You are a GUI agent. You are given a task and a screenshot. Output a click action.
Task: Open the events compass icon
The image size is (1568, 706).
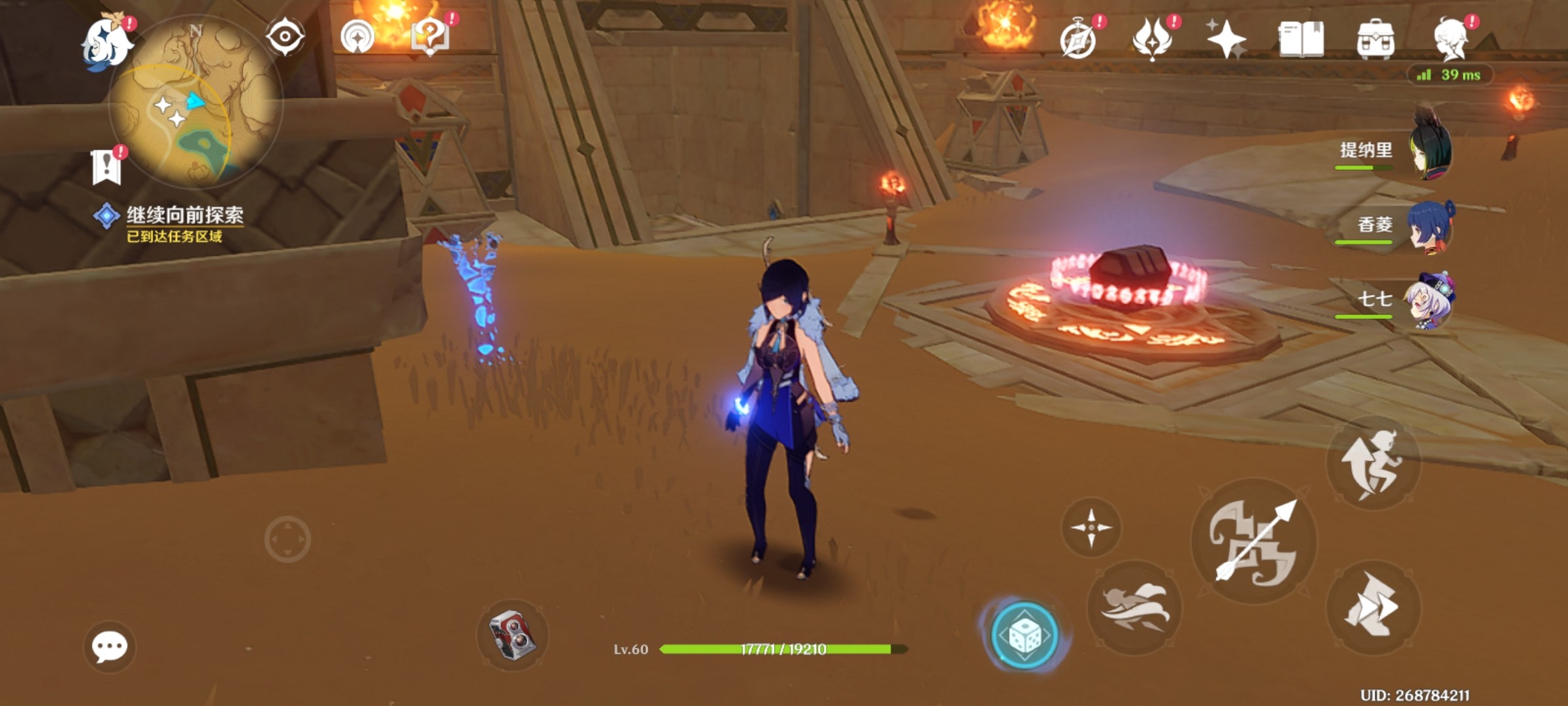point(1078,39)
